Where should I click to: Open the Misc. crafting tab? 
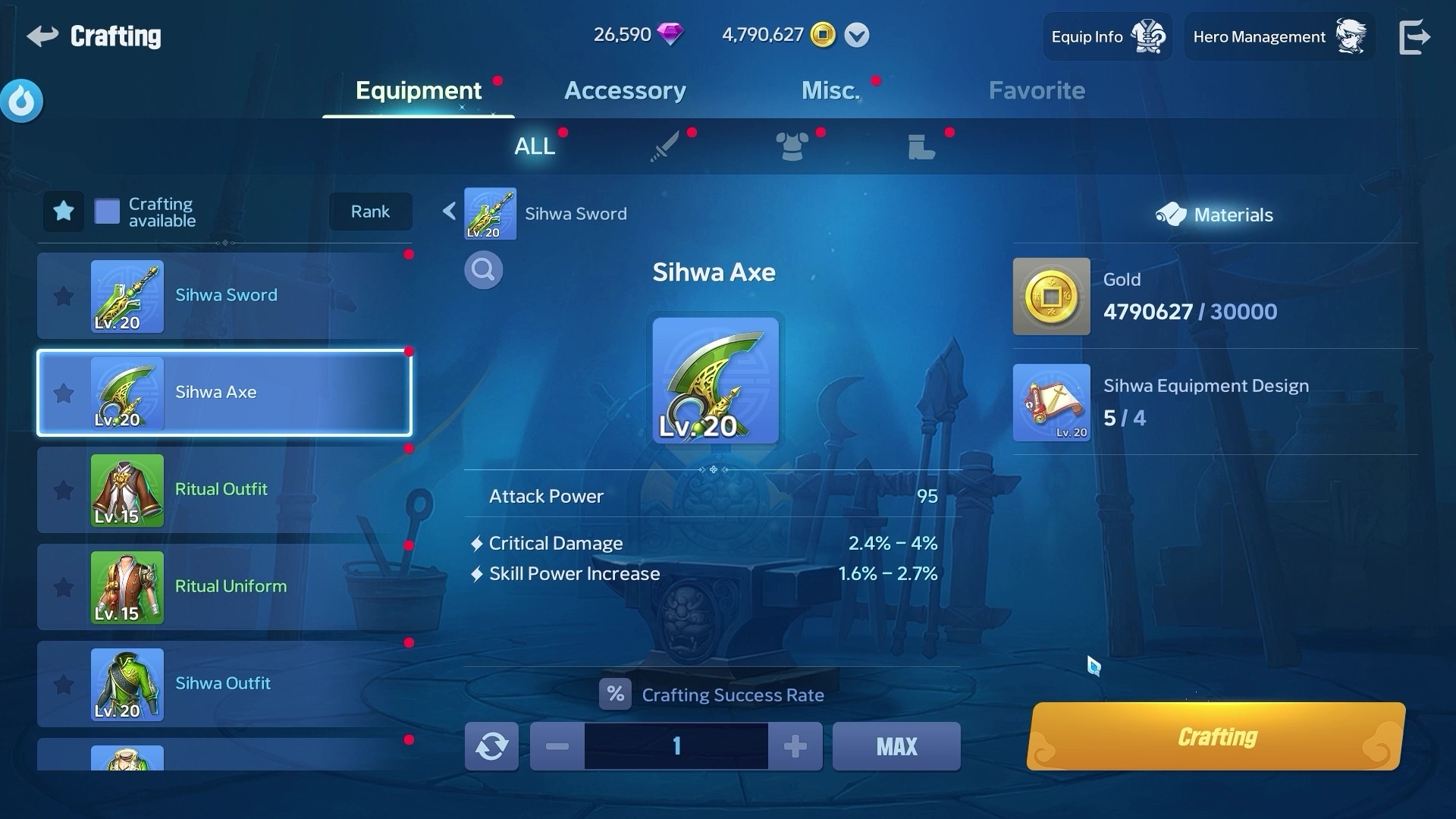coord(830,91)
